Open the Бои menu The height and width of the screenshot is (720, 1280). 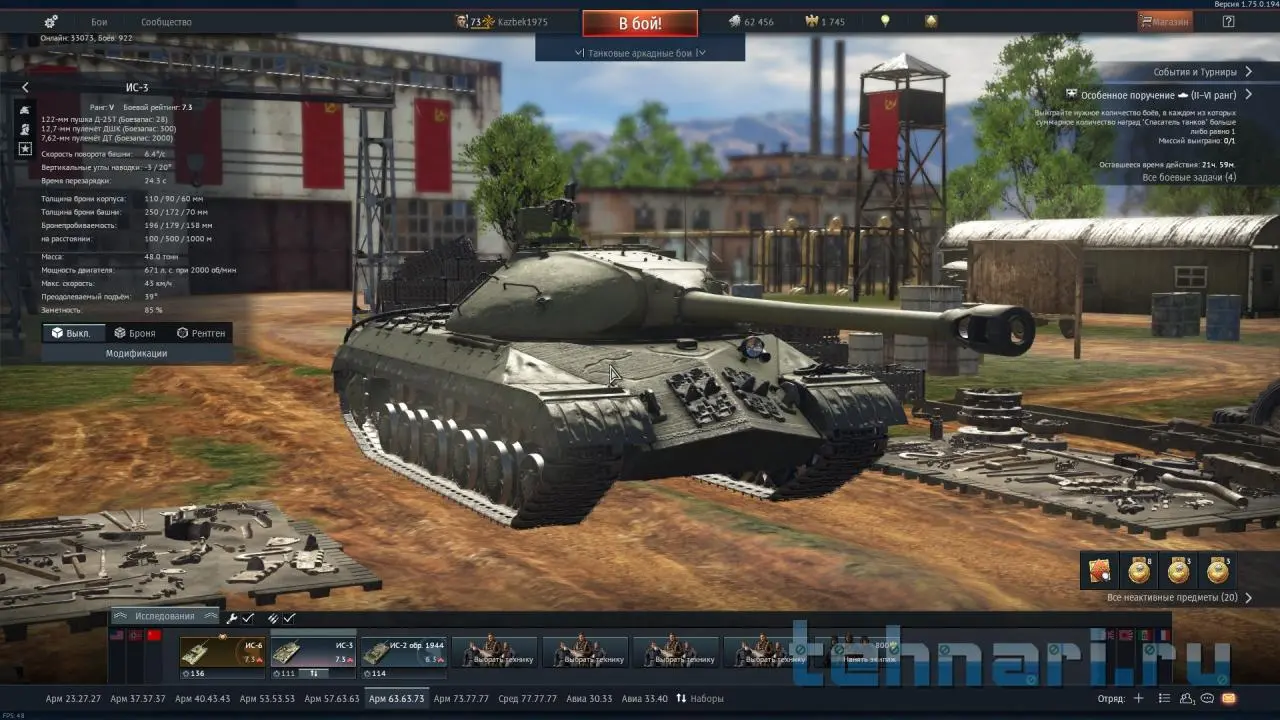99,21
